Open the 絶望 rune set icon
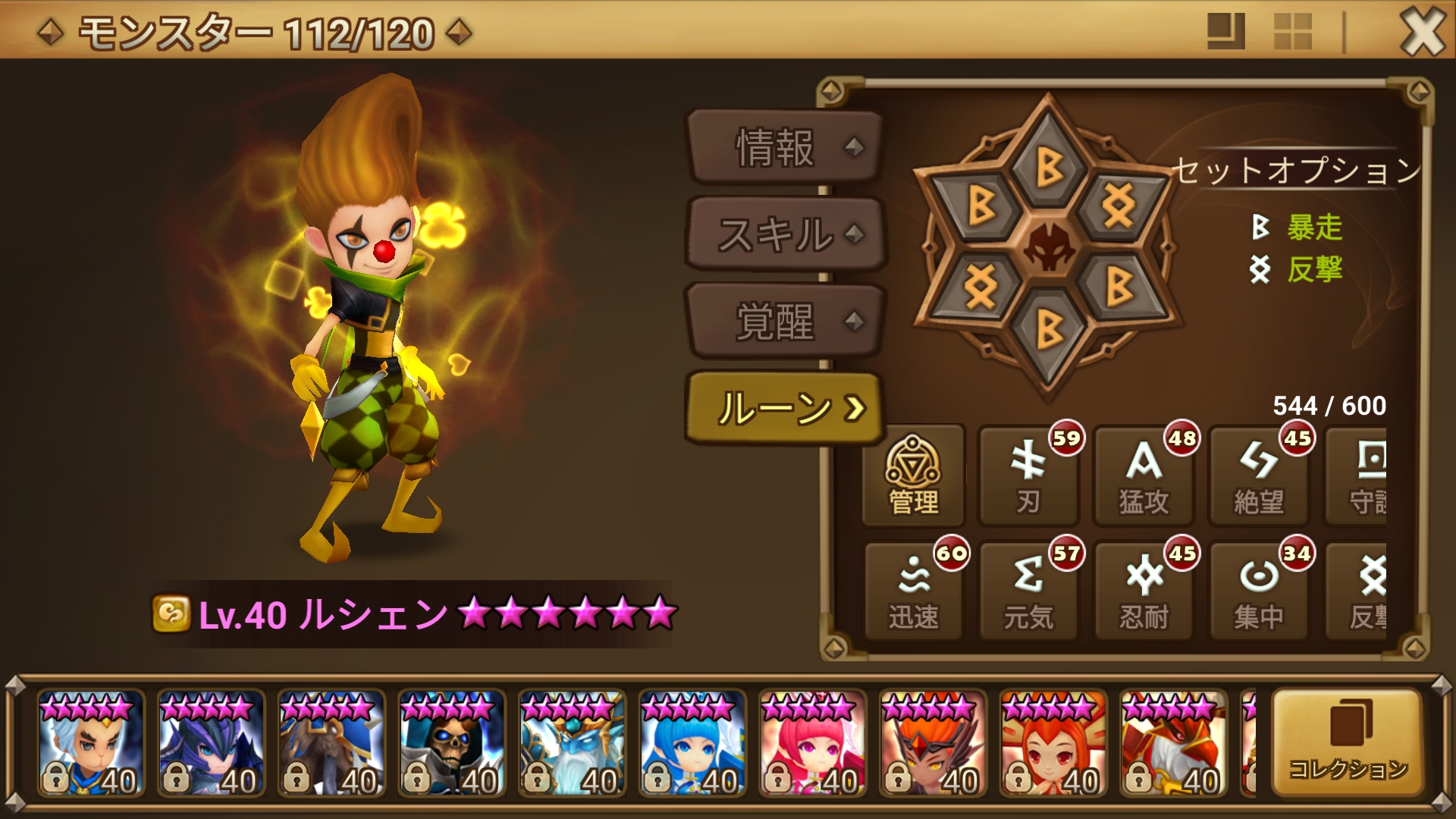The width and height of the screenshot is (1456, 819). coord(1258,476)
